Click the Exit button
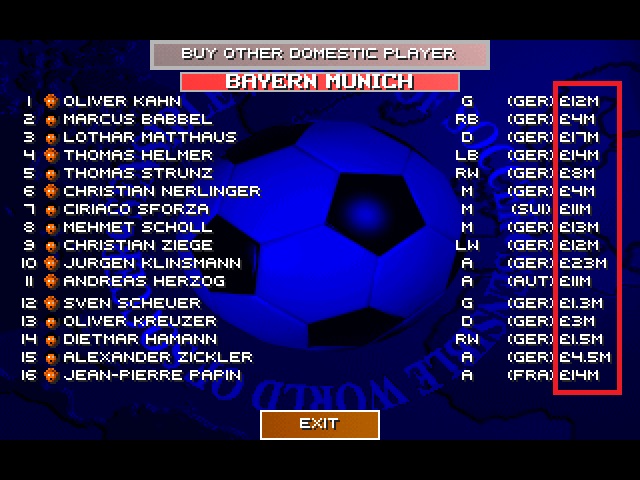Image resolution: width=640 pixels, height=480 pixels. point(319,424)
